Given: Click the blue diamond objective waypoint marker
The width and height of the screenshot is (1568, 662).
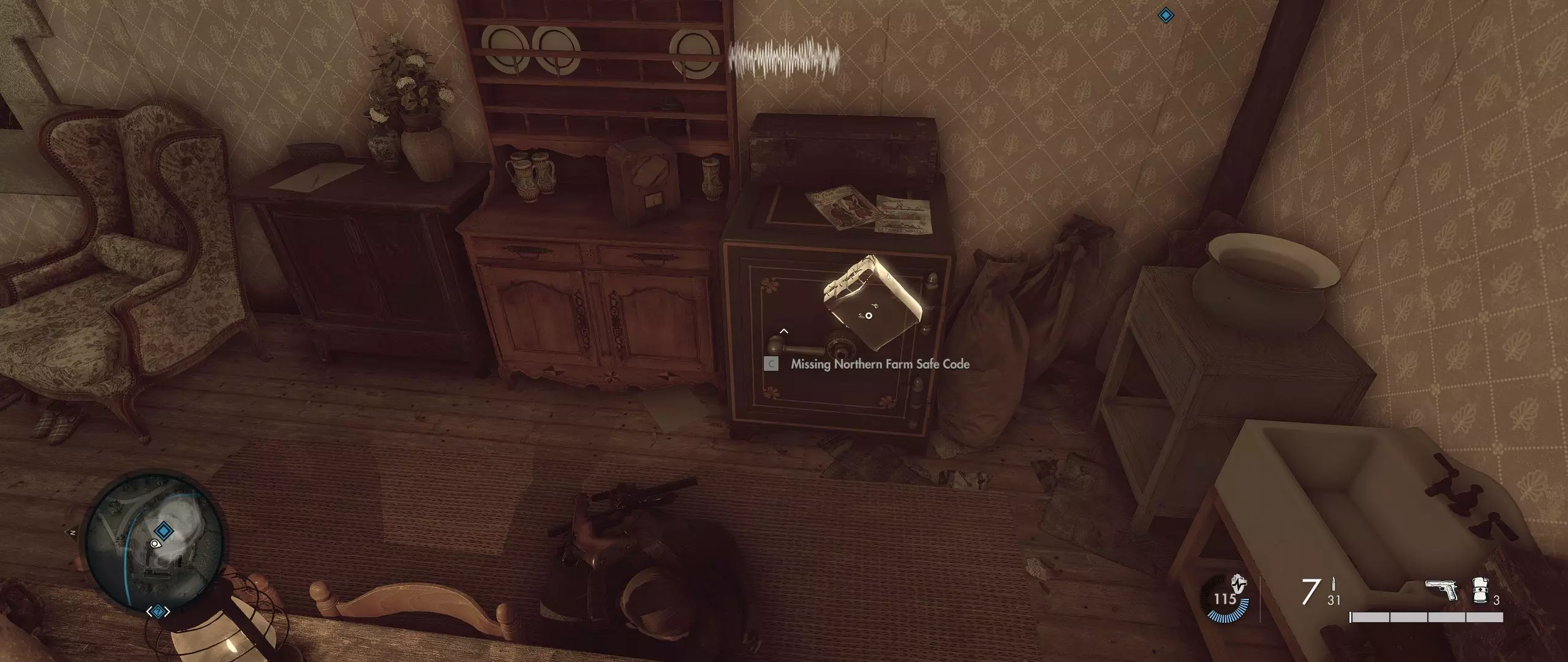Looking at the screenshot, I should [1166, 16].
